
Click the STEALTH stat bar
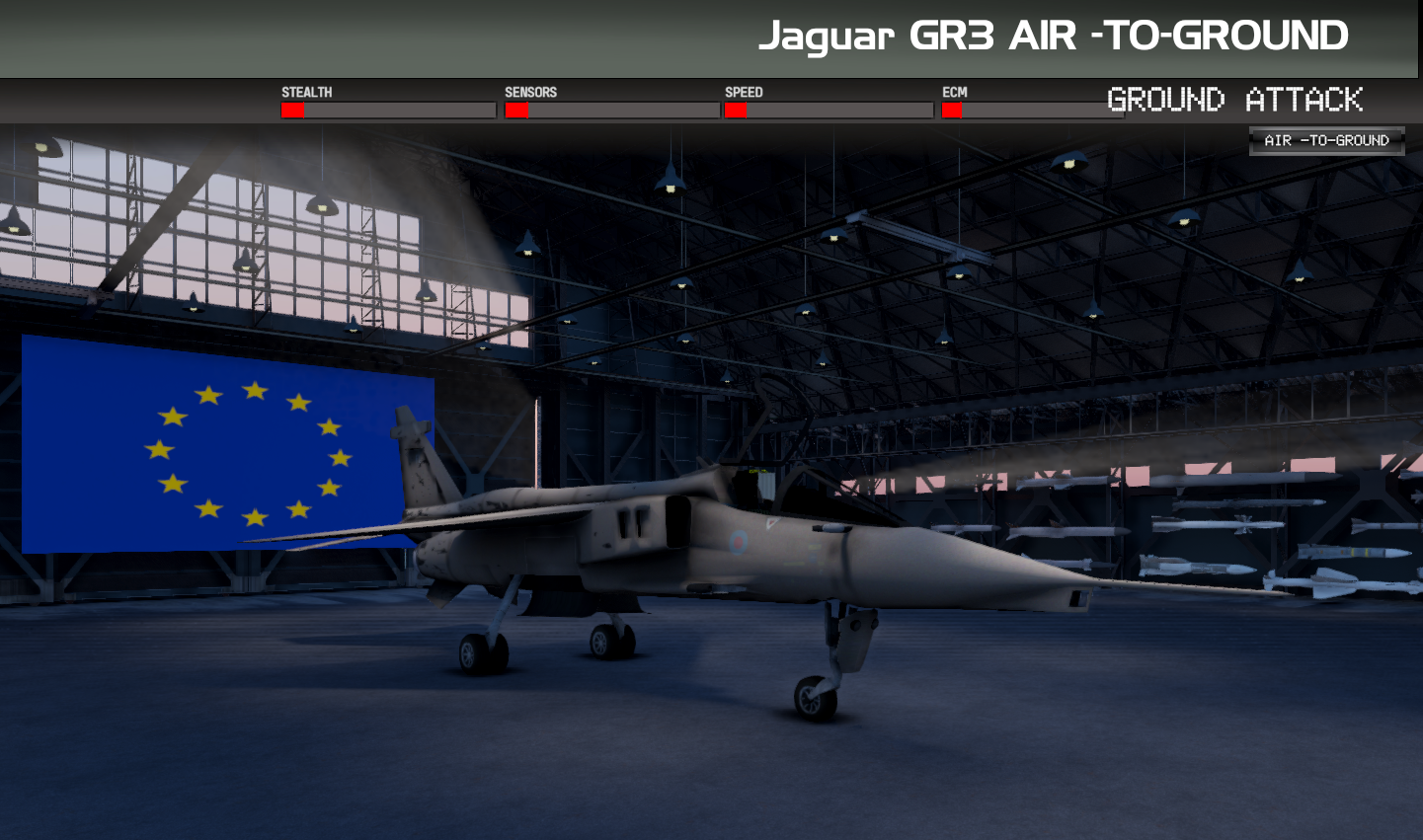click(x=385, y=110)
